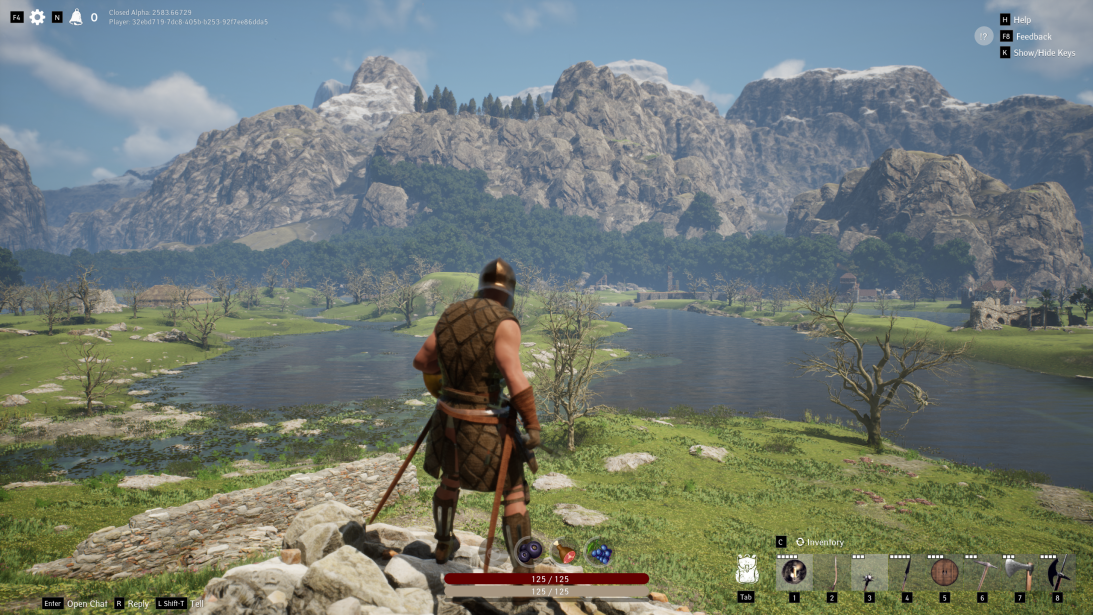Open the Feedback entry
The width and height of the screenshot is (1093, 615).
(x=1033, y=36)
